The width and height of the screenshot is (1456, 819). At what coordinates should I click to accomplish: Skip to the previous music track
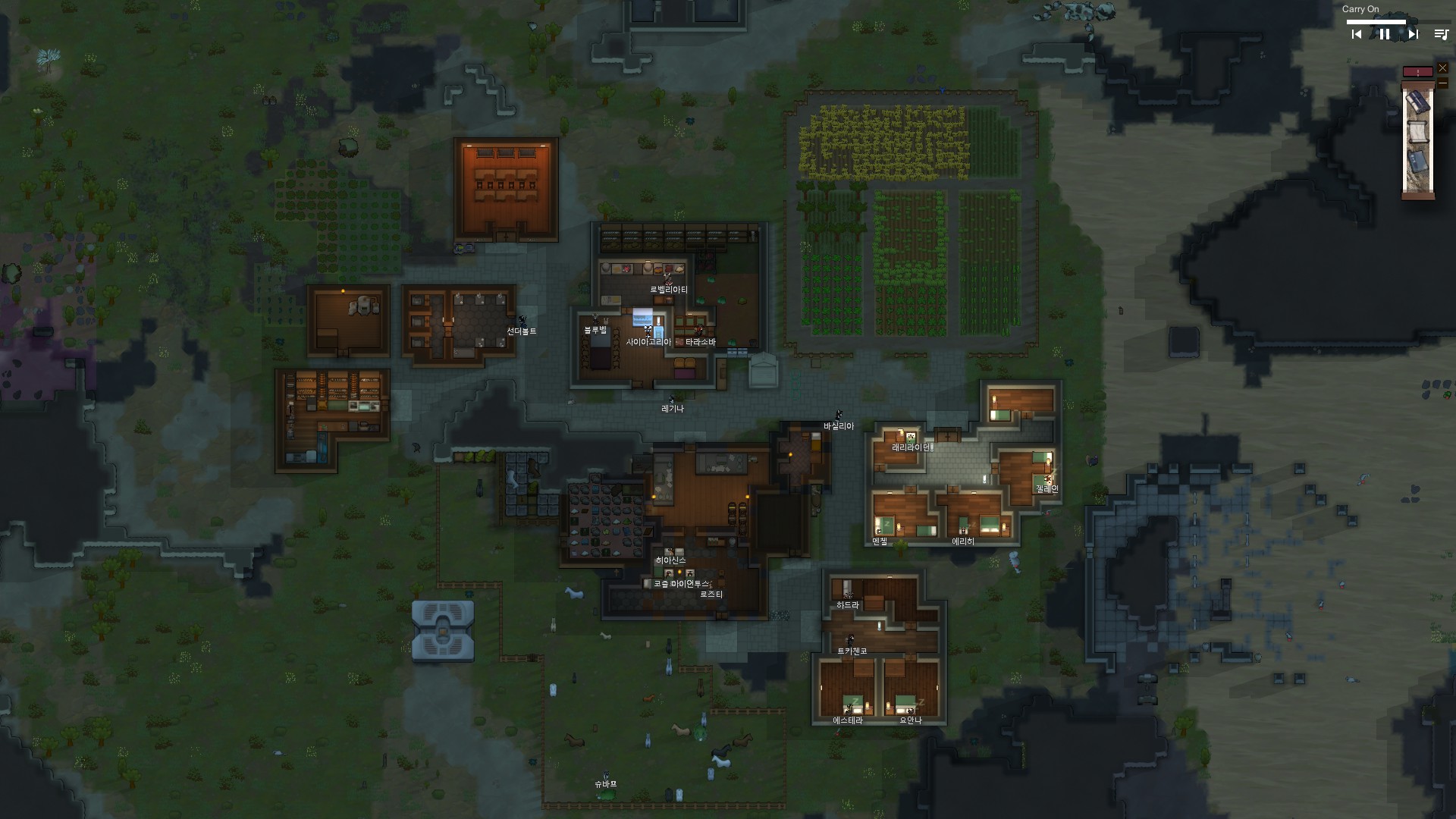point(1357,34)
